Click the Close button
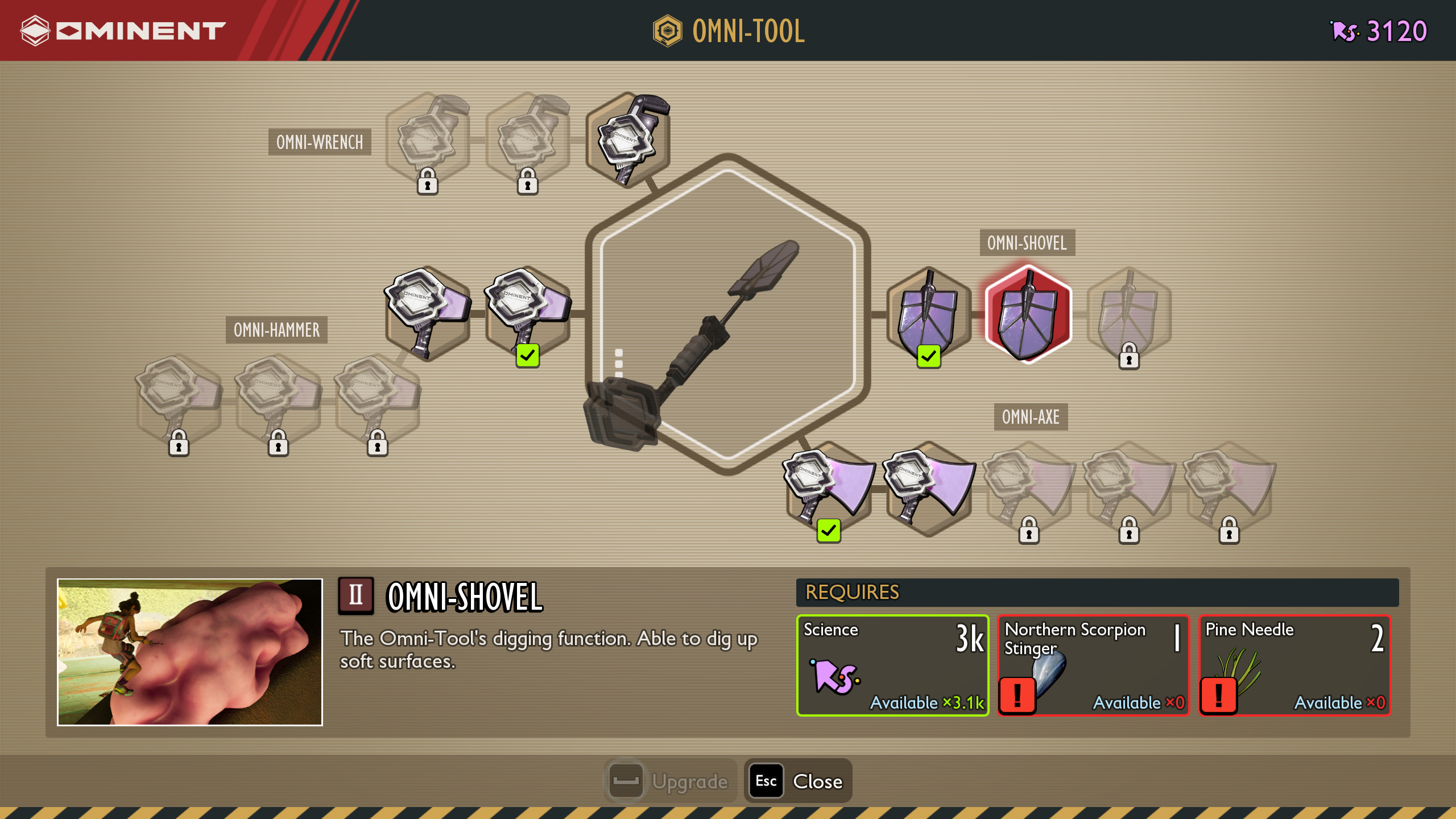 797,781
